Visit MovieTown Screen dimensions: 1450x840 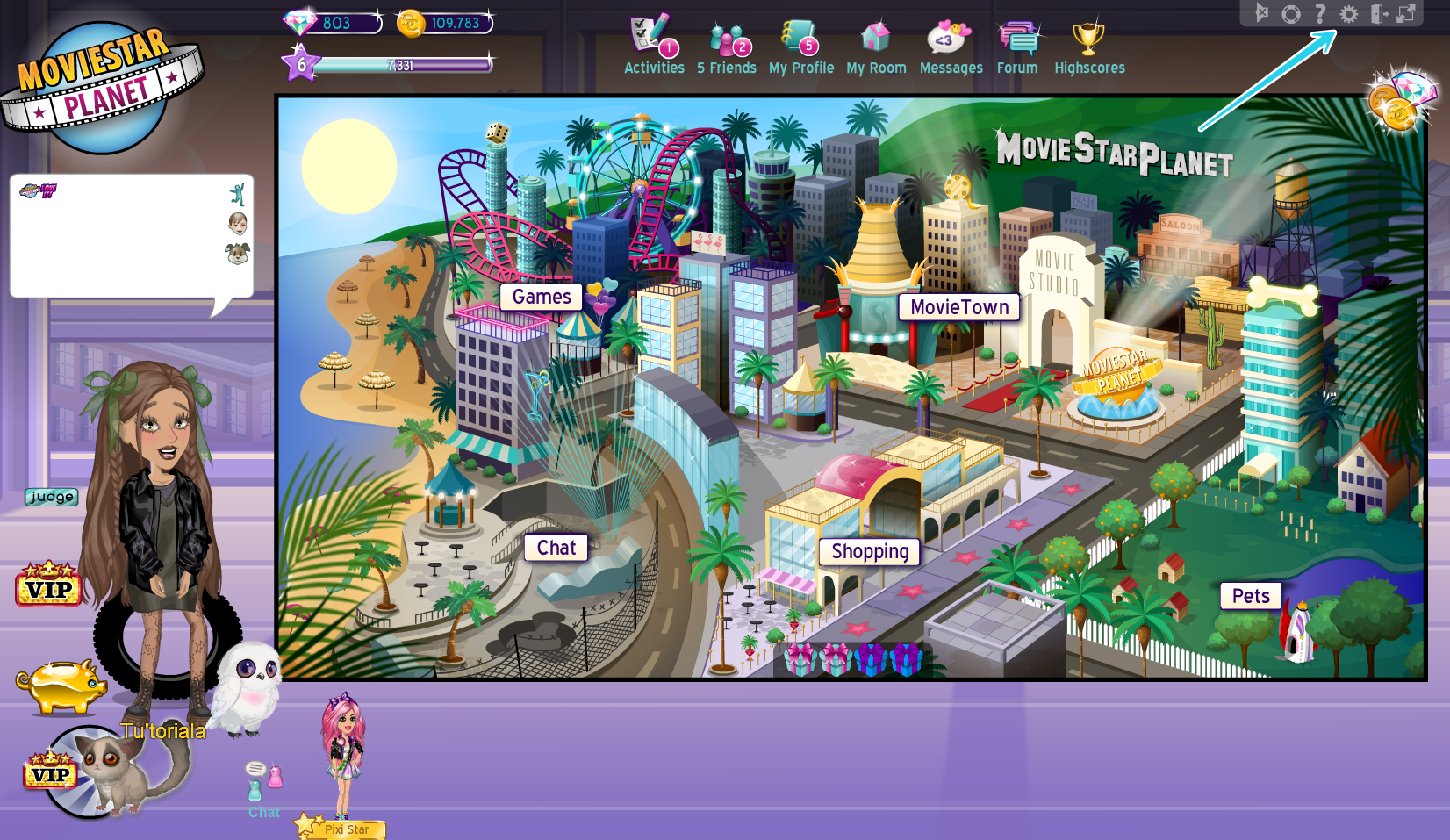tap(959, 307)
